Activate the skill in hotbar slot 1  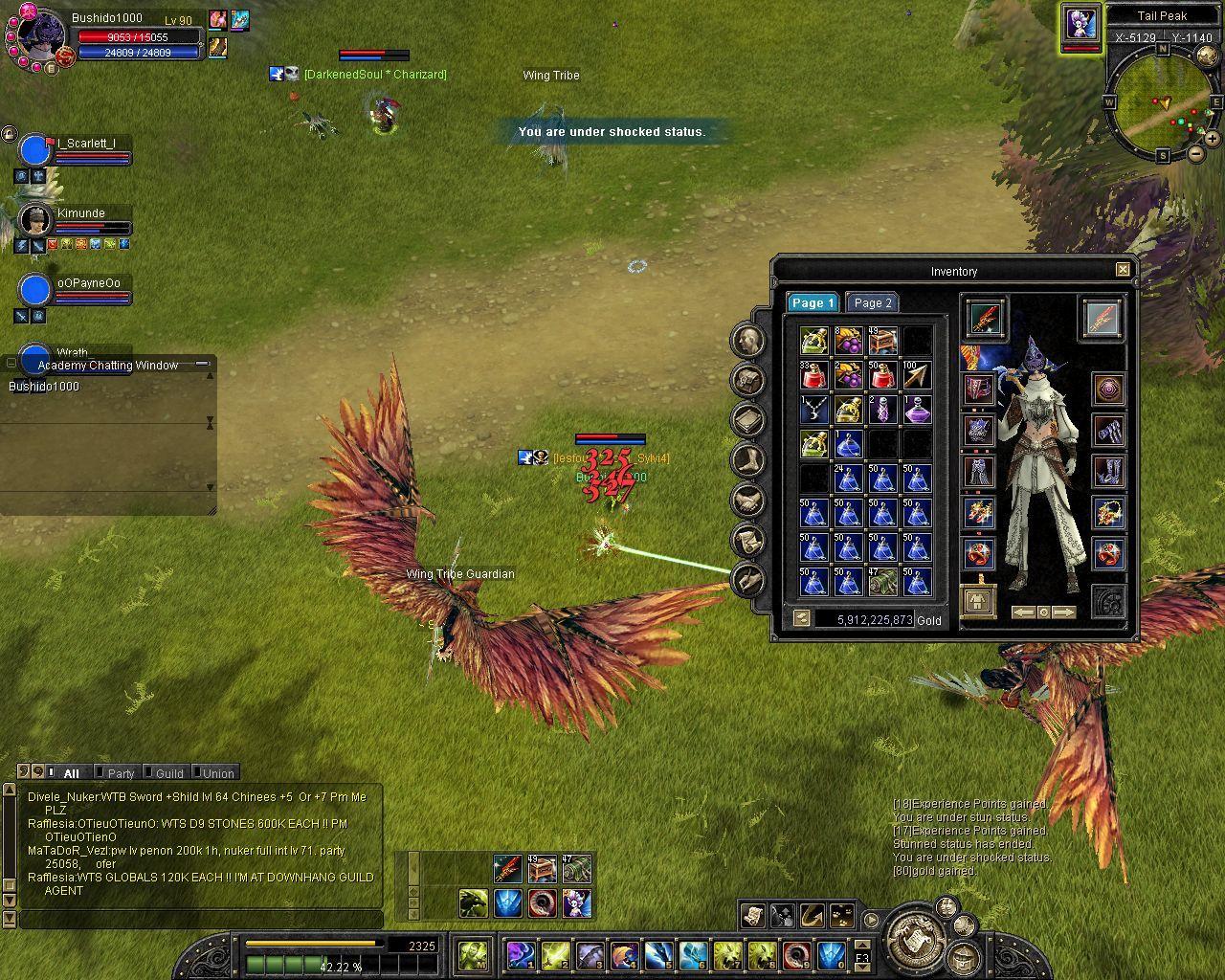pyautogui.click(x=521, y=954)
